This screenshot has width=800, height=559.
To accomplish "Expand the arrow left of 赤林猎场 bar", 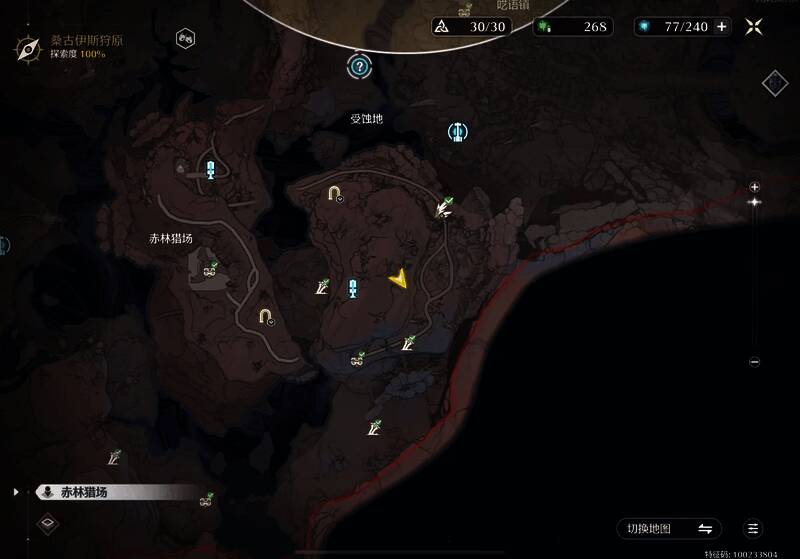I will (16, 492).
